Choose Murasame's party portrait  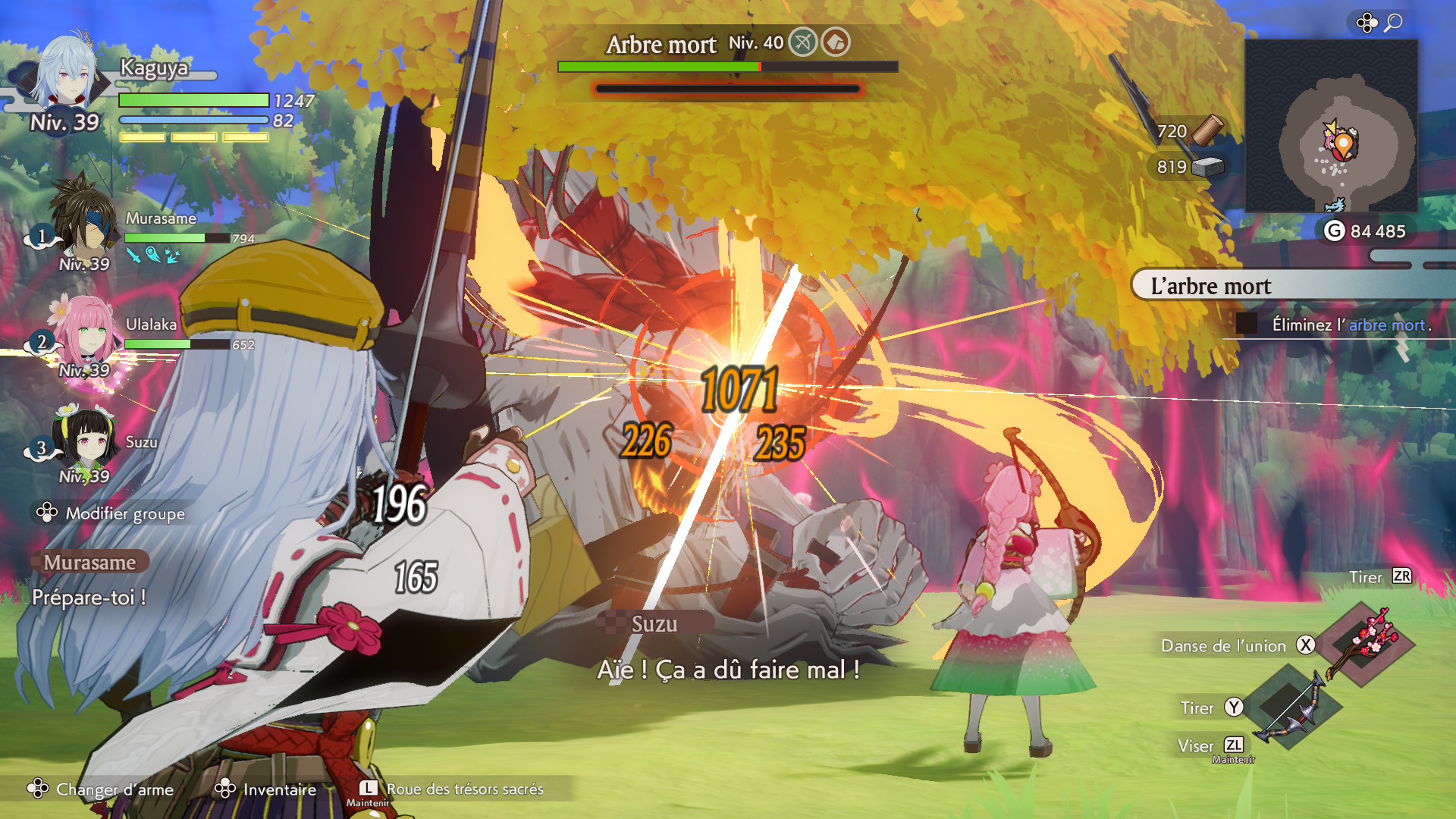pyautogui.click(x=83, y=220)
